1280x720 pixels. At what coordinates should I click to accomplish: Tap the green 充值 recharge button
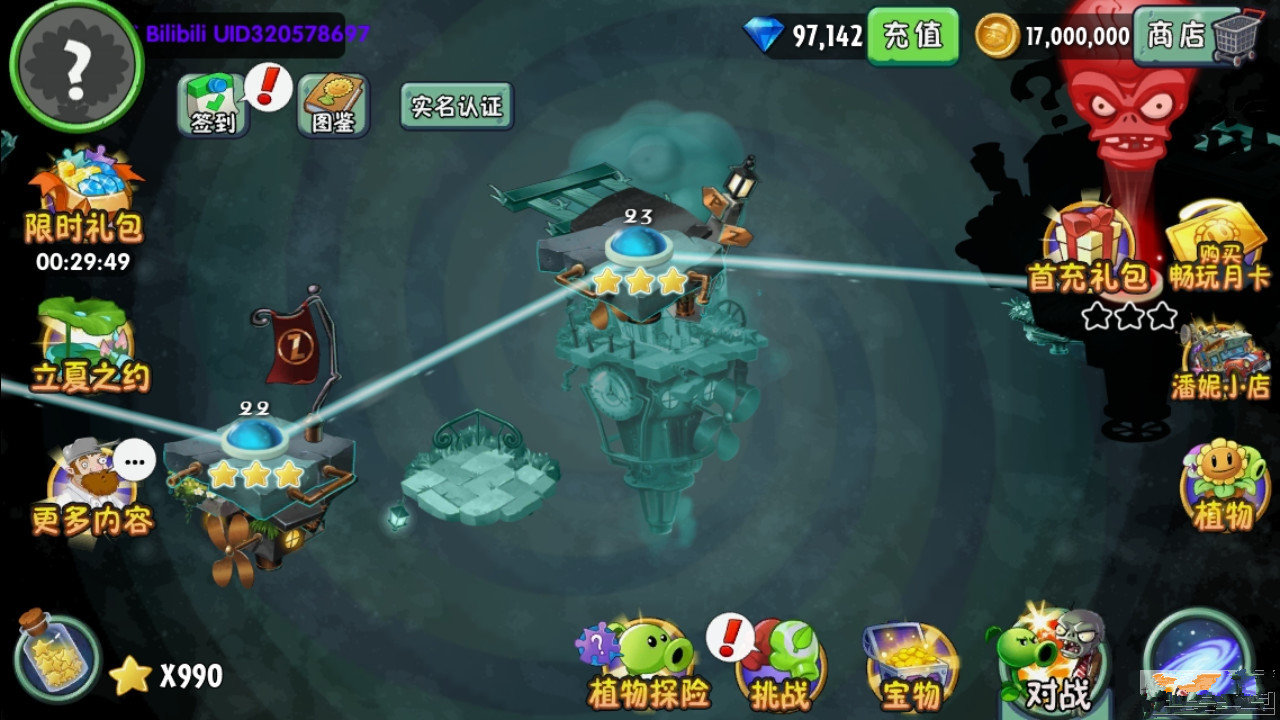click(x=912, y=37)
